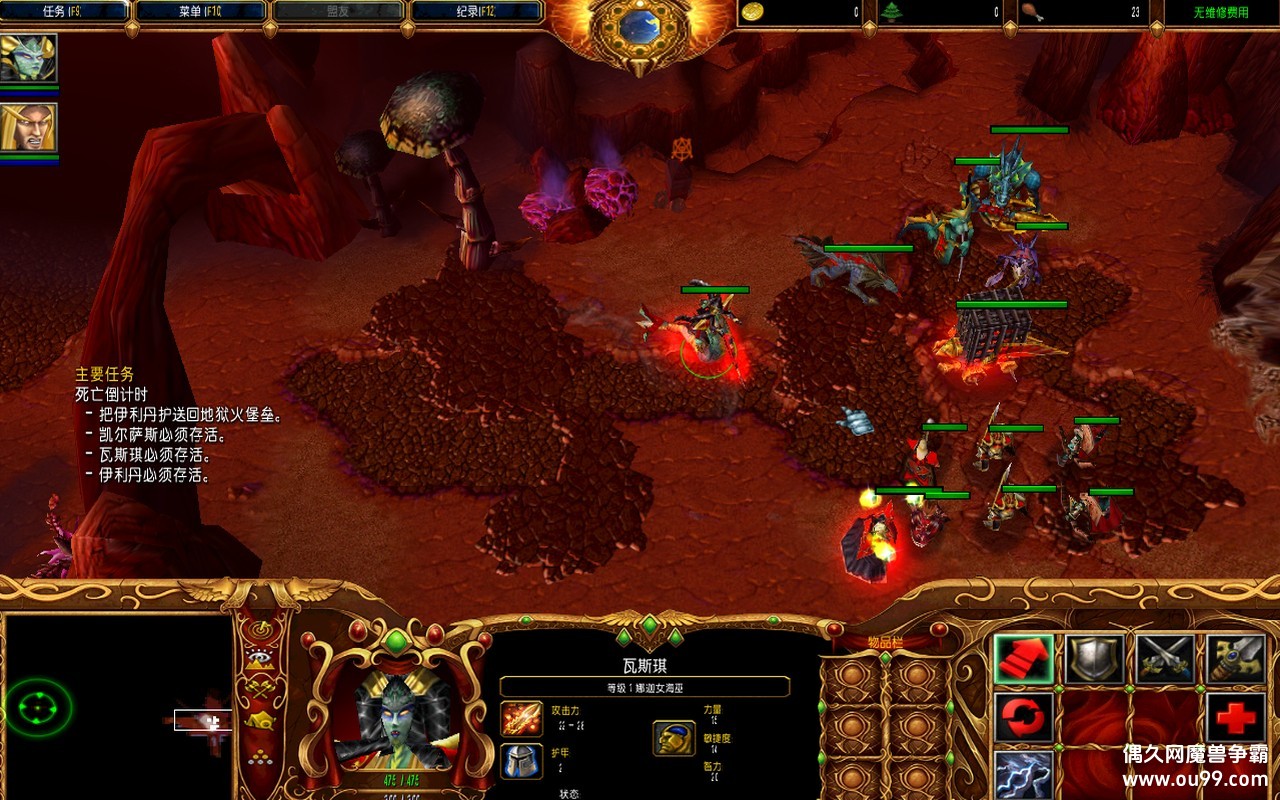Click the flaming attack damage icon
1280x800 pixels.
522,718
